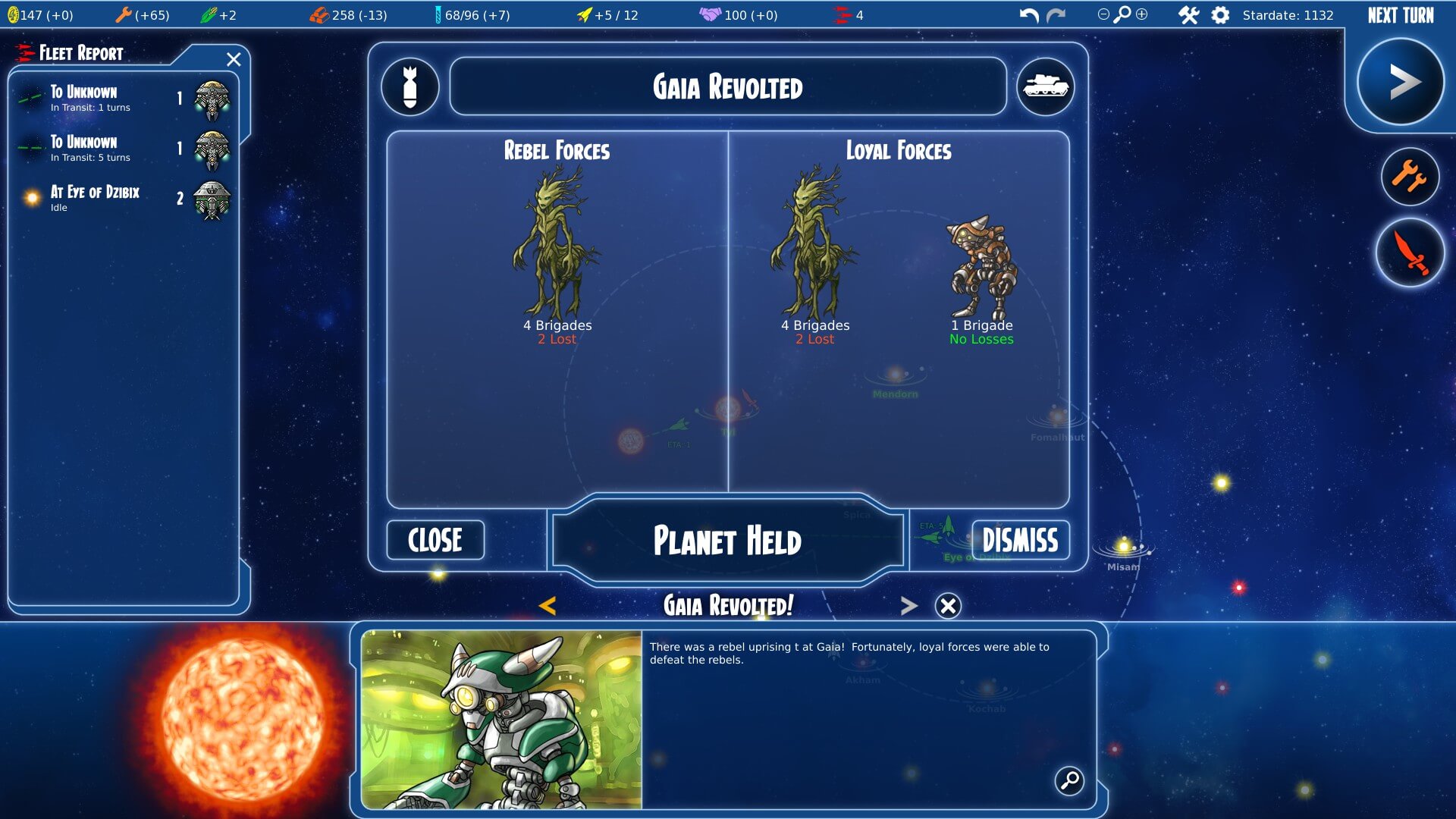End the turn with the arrow button
The width and height of the screenshot is (1456, 819).
1401,82
